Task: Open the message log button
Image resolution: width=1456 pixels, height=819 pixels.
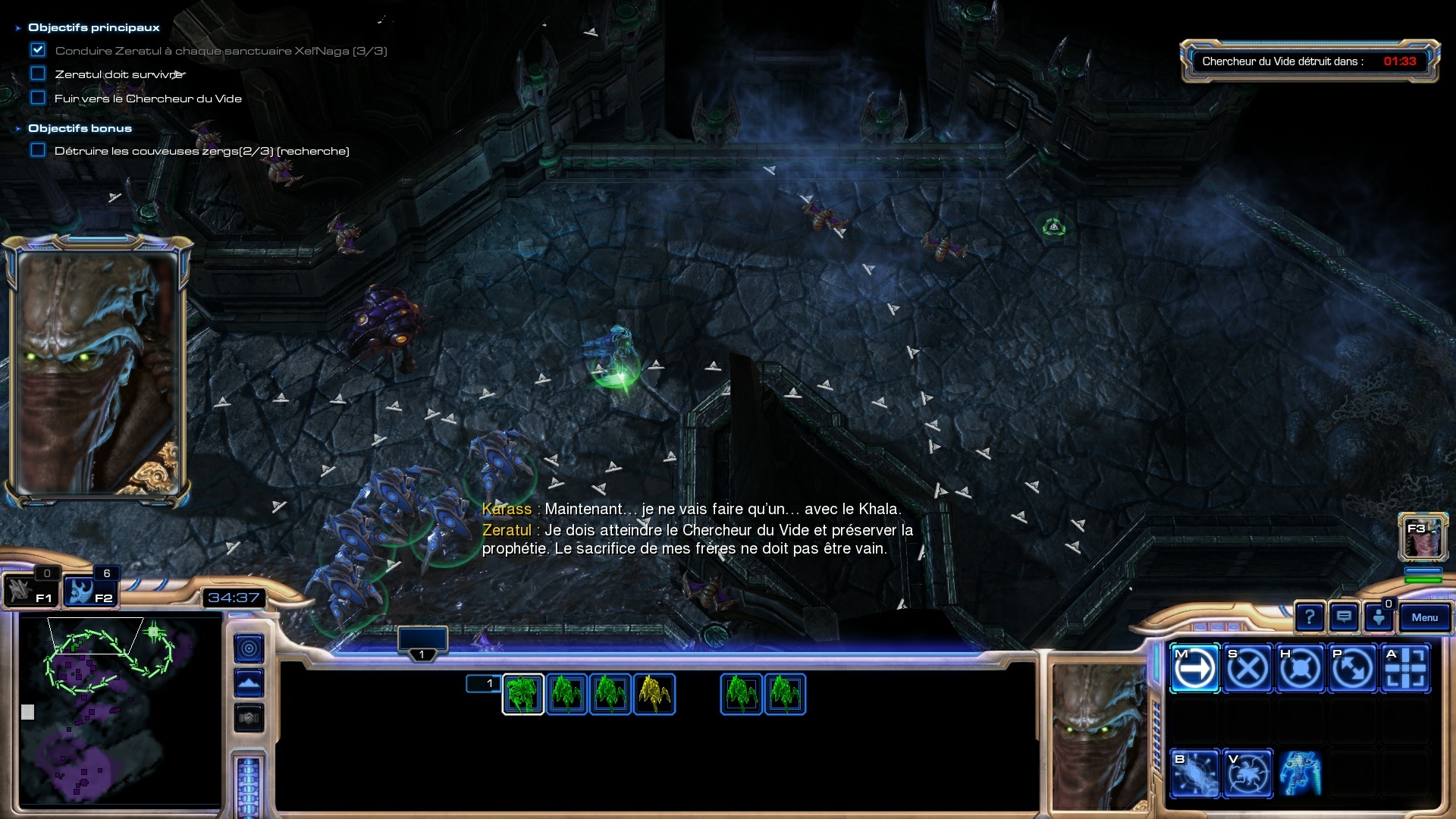Action: tap(1344, 617)
